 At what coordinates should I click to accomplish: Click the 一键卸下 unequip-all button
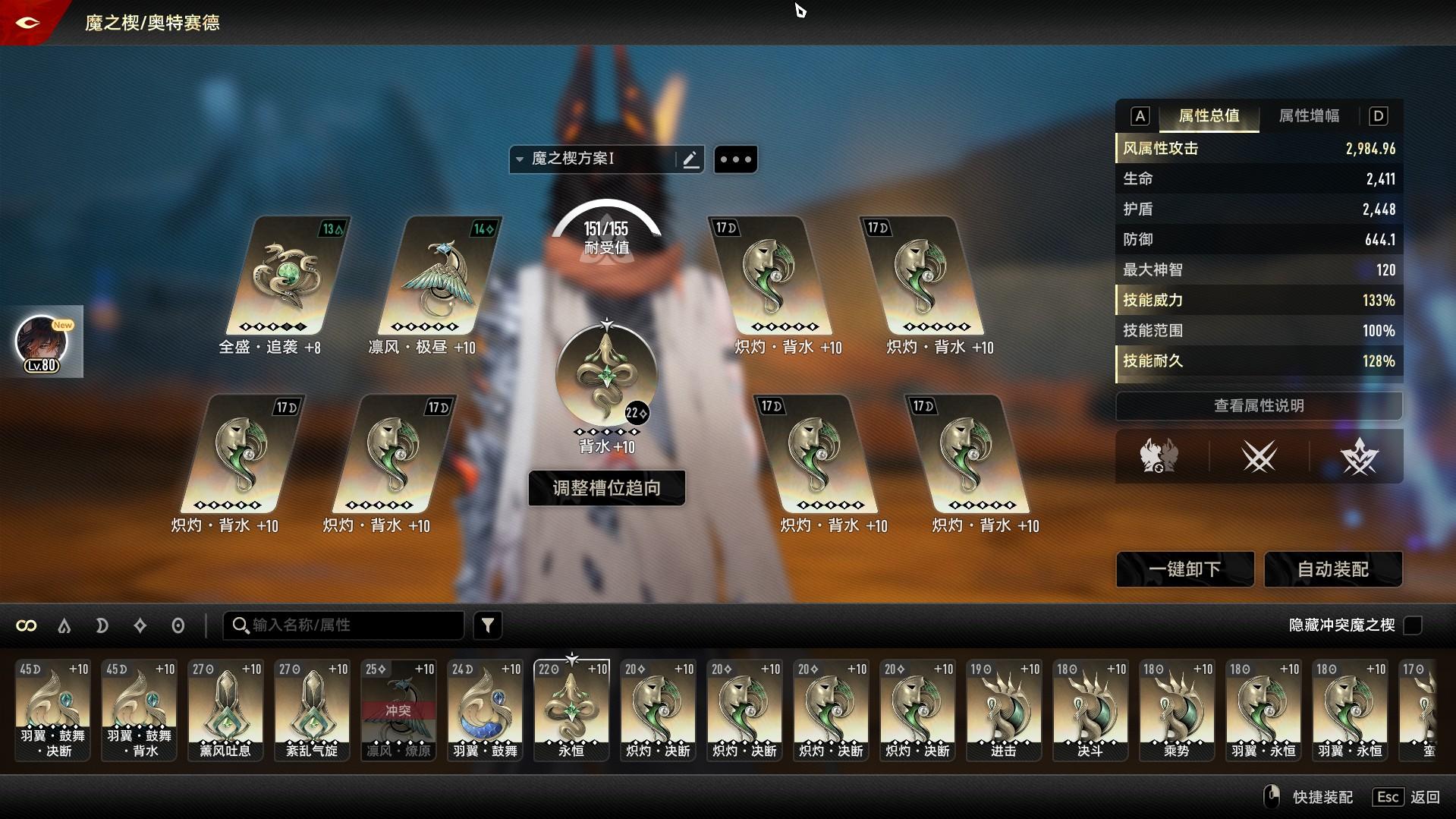[1184, 569]
